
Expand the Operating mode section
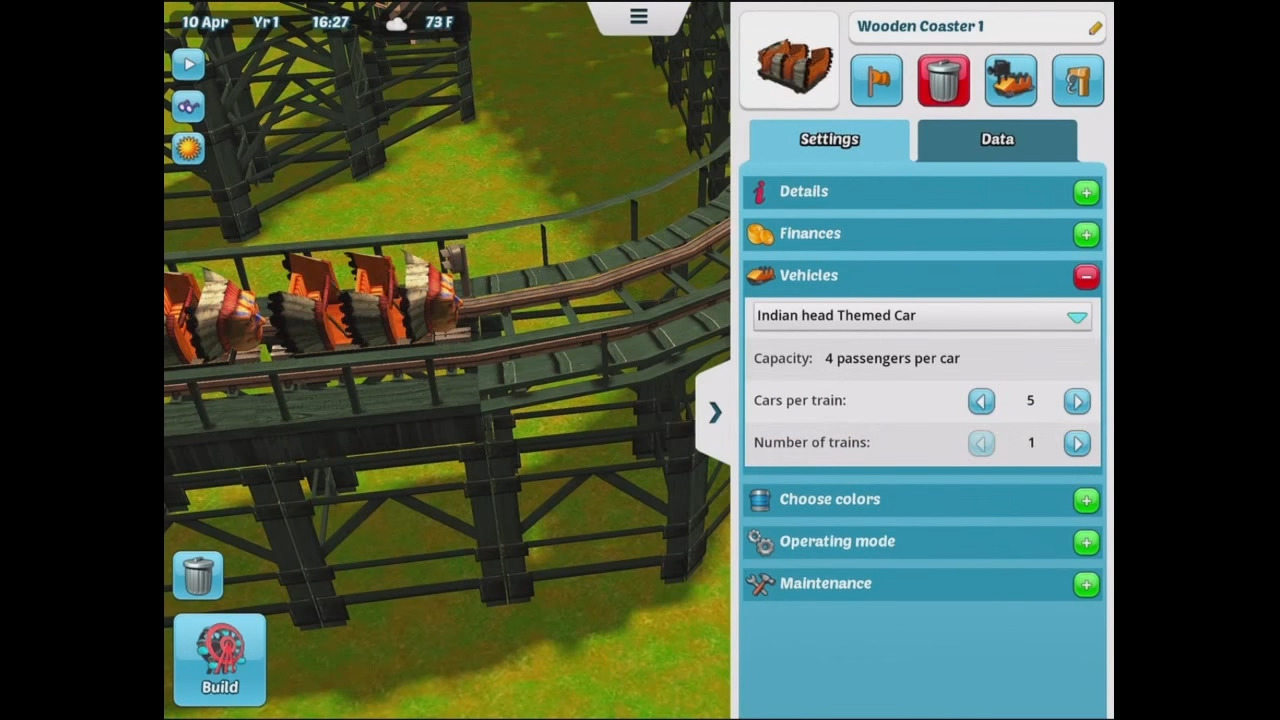(x=1086, y=542)
